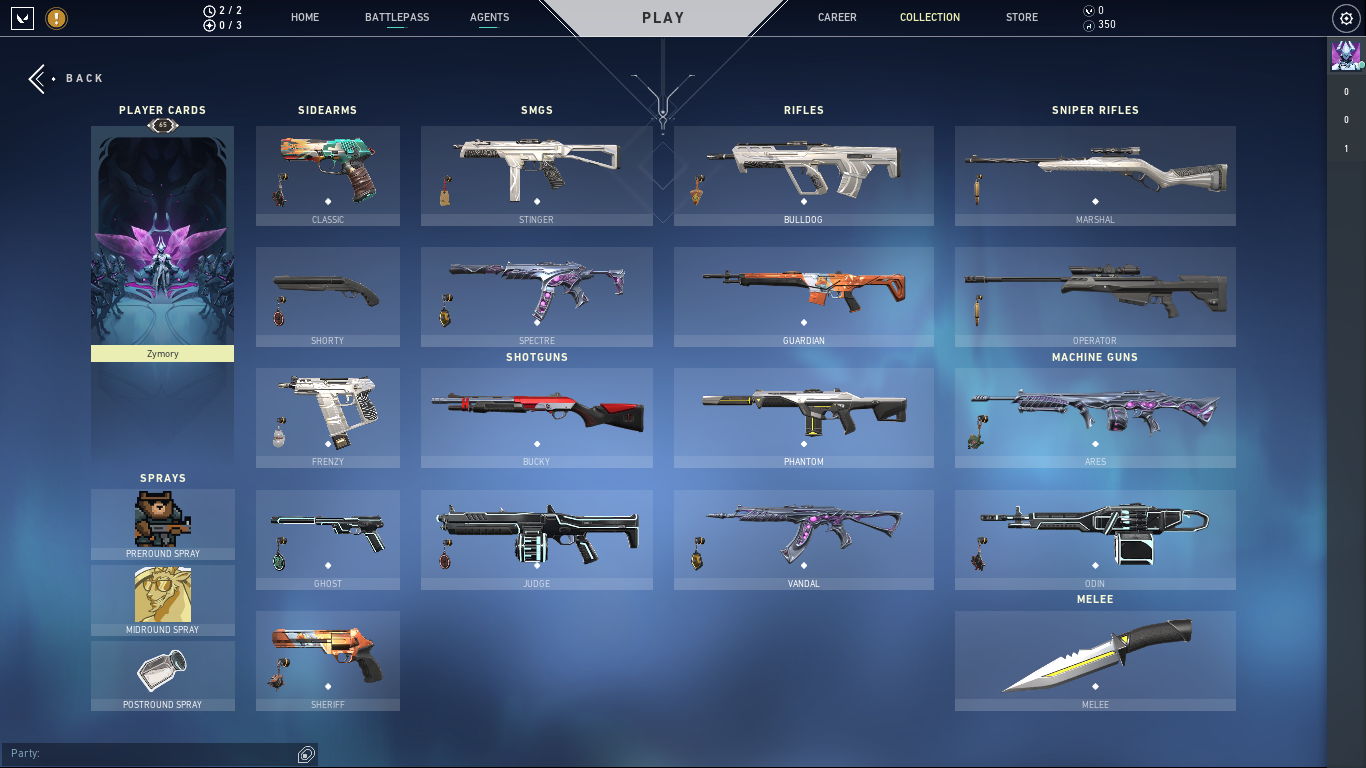Open the Vandal skin card
The width and height of the screenshot is (1366, 768).
[x=803, y=539]
